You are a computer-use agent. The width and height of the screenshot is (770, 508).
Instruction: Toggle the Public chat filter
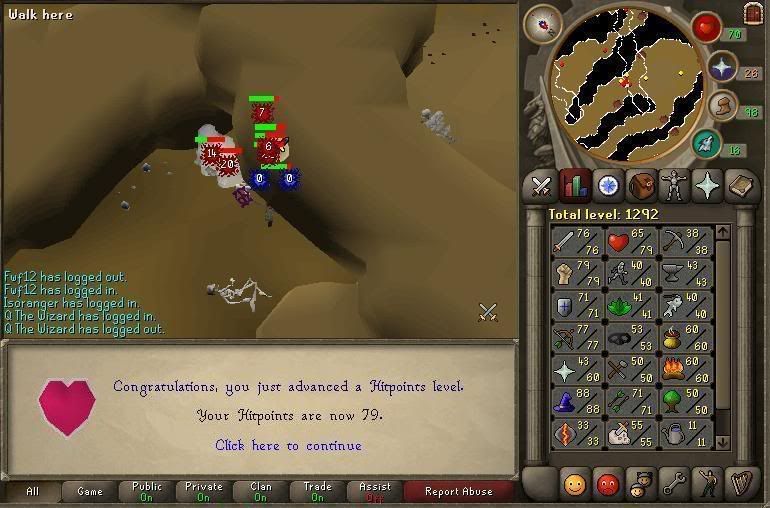click(x=146, y=491)
